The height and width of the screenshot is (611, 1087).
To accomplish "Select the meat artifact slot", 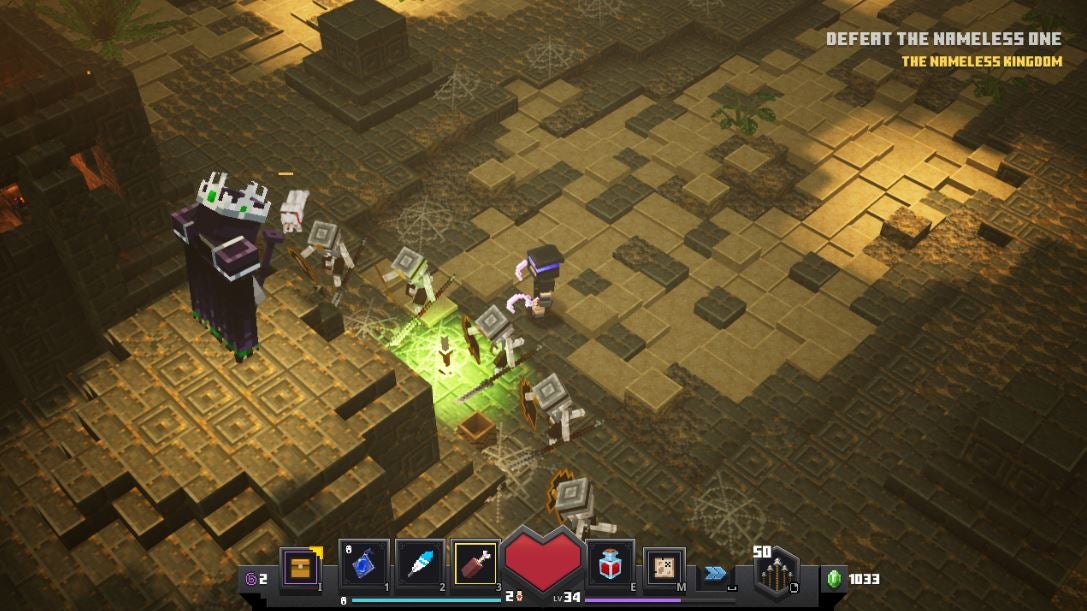I will tap(476, 565).
